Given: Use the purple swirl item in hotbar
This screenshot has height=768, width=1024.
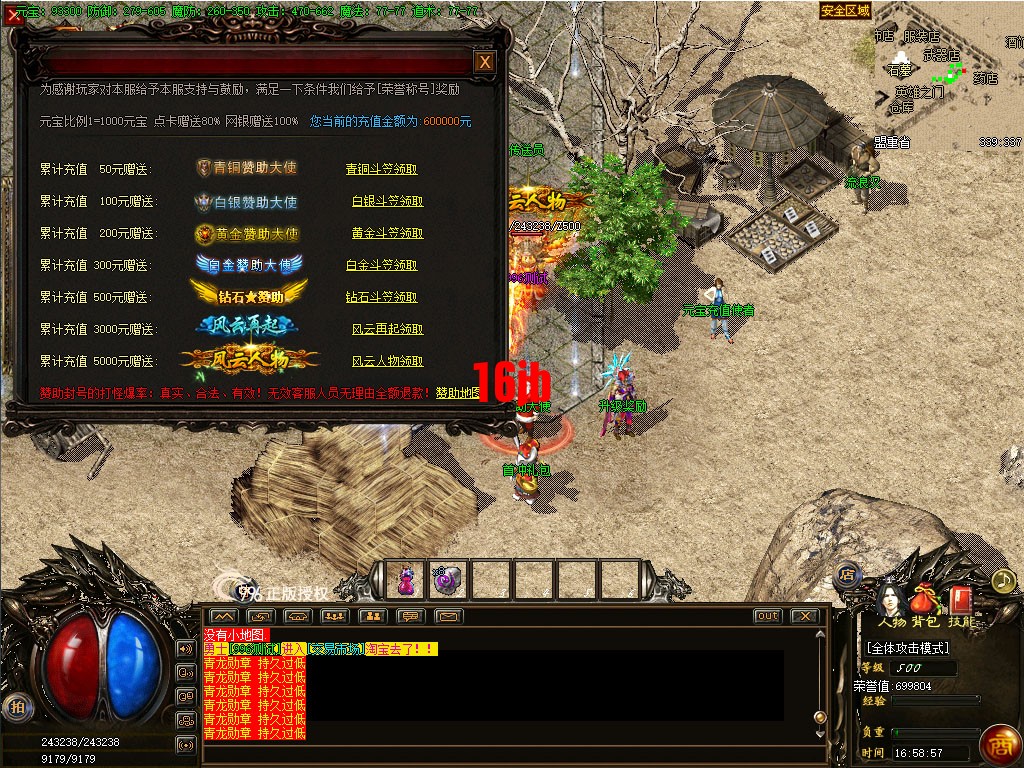Looking at the screenshot, I should coord(447,579).
